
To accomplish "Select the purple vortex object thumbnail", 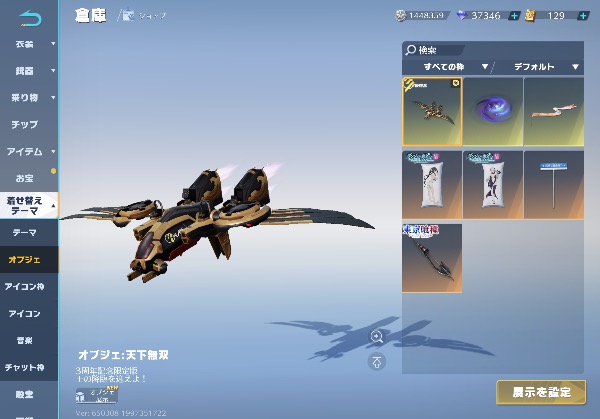I will point(492,111).
